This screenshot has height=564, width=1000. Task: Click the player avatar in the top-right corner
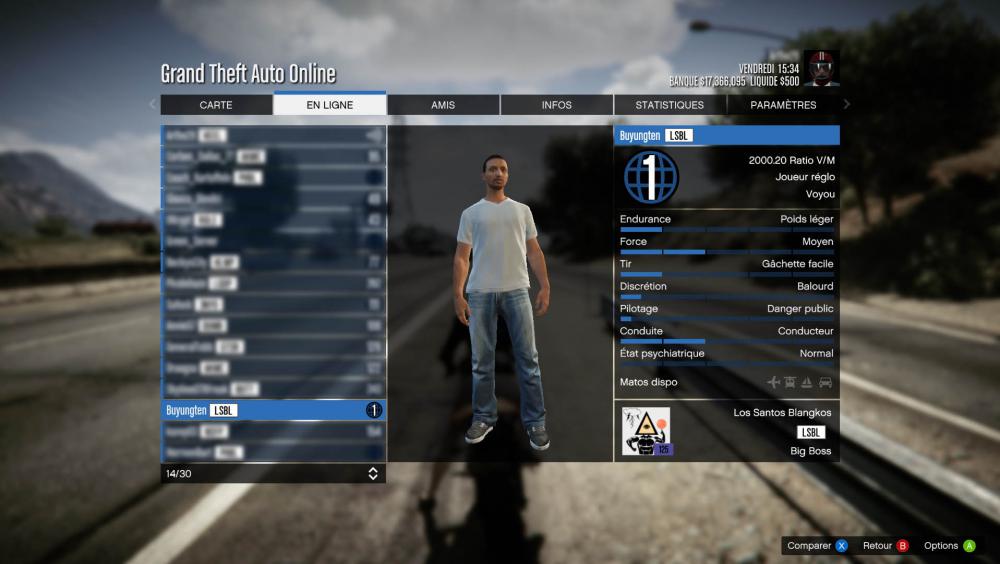(x=821, y=68)
